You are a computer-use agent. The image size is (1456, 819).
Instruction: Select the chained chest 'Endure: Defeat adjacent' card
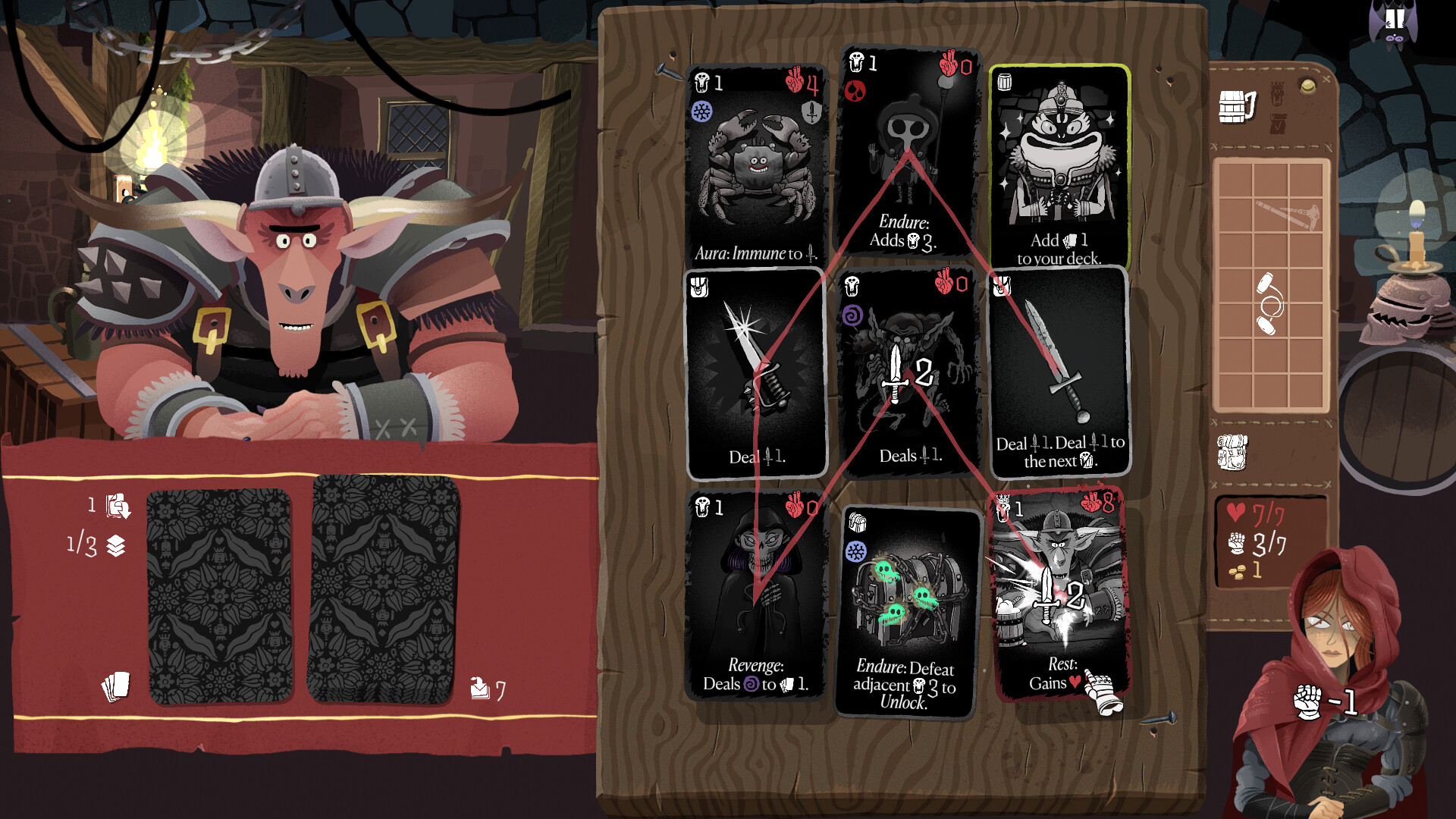pos(908,607)
